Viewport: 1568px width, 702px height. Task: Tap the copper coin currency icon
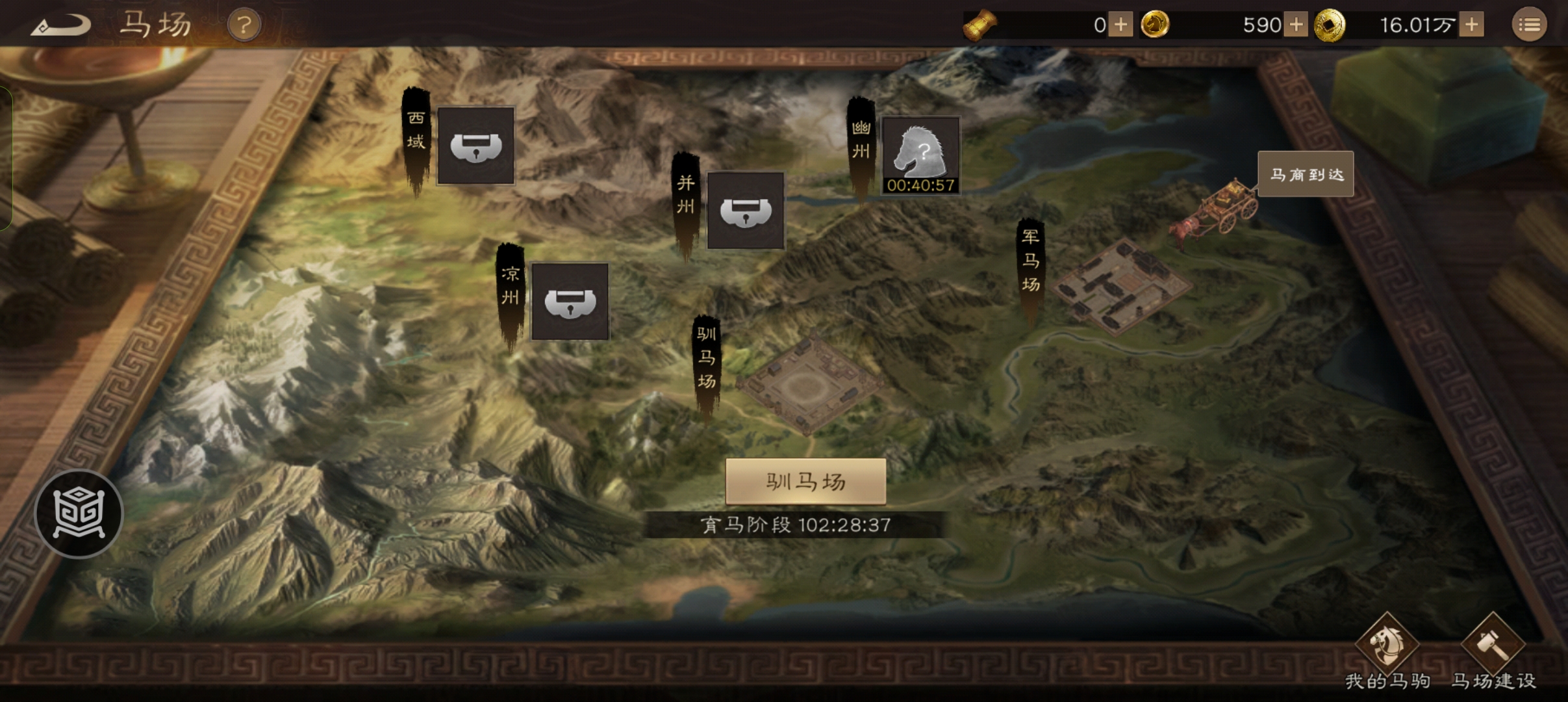click(x=1330, y=24)
